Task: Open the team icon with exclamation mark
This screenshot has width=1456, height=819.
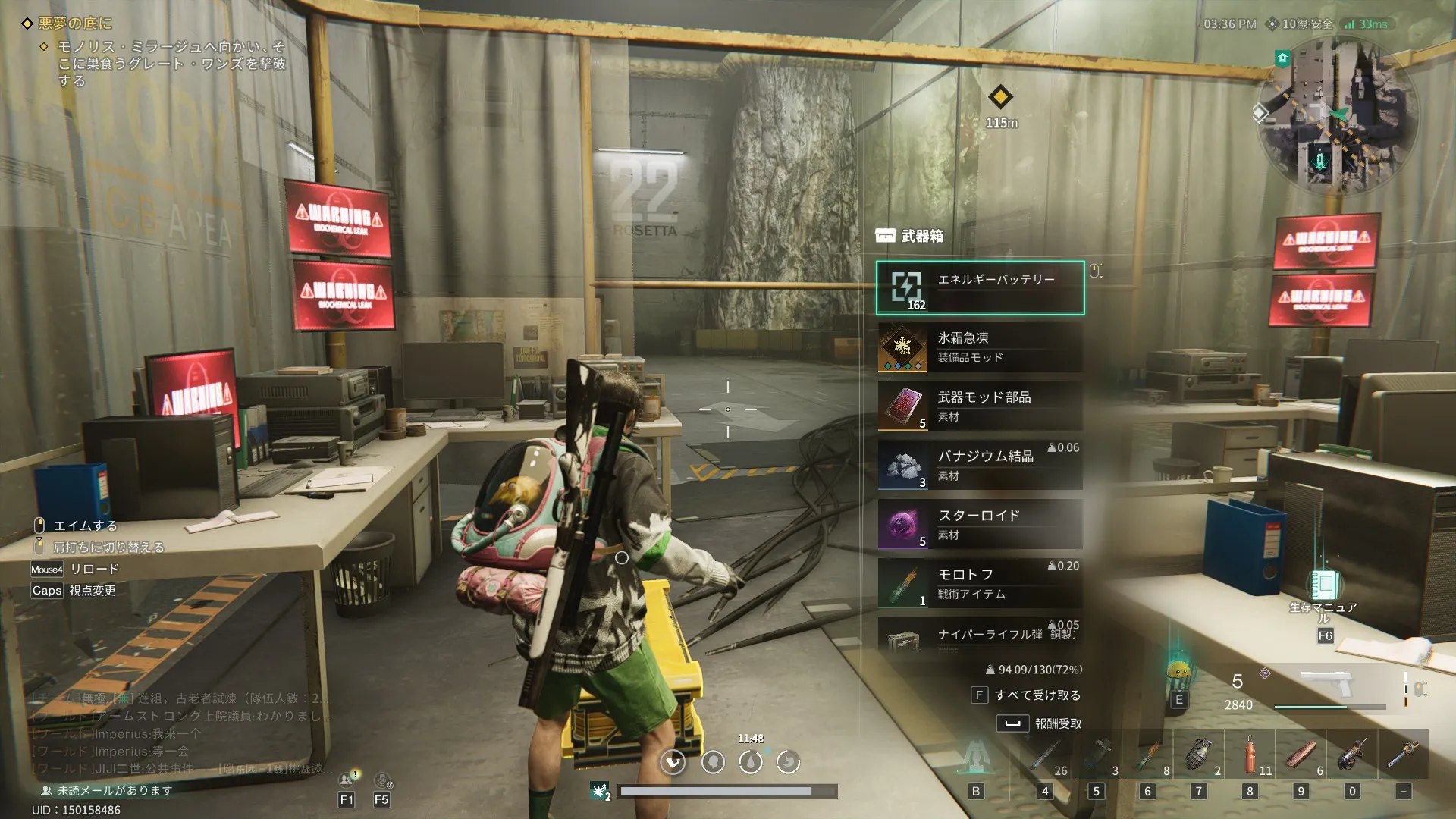Action: 347,780
